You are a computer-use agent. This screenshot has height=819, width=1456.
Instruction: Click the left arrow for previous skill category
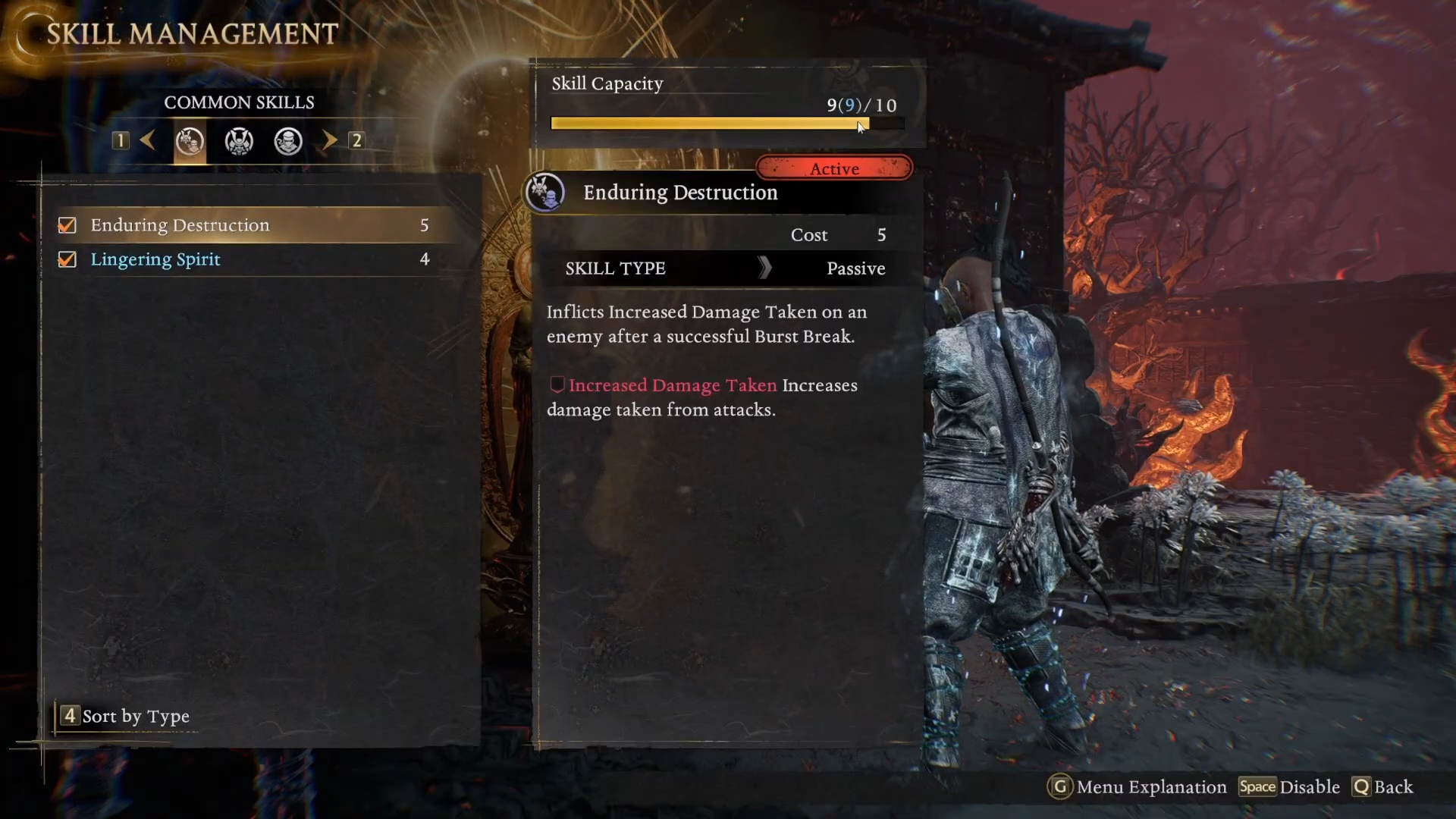click(x=148, y=140)
